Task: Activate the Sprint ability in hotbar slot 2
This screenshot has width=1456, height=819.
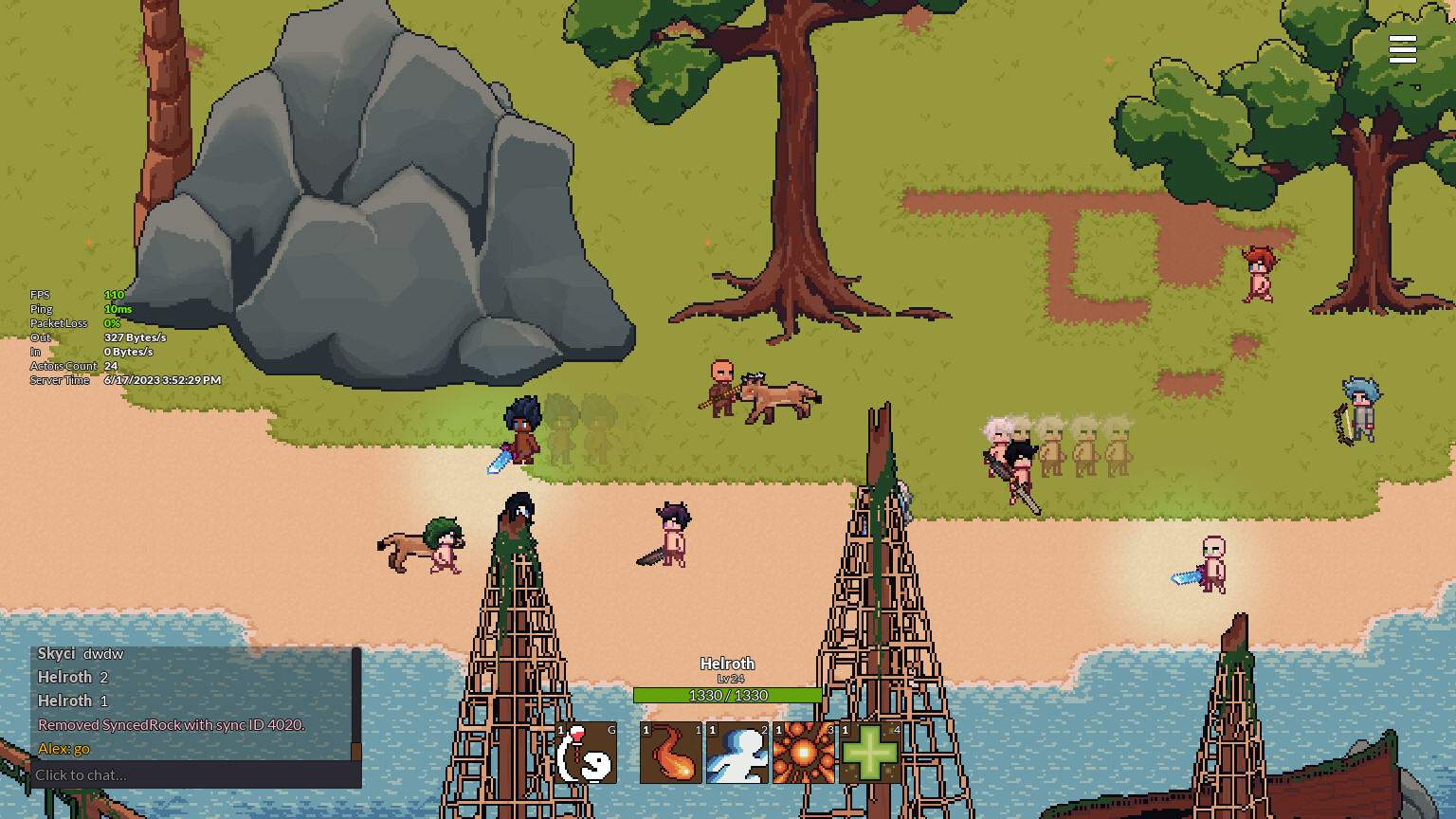Action: pyautogui.click(x=737, y=753)
